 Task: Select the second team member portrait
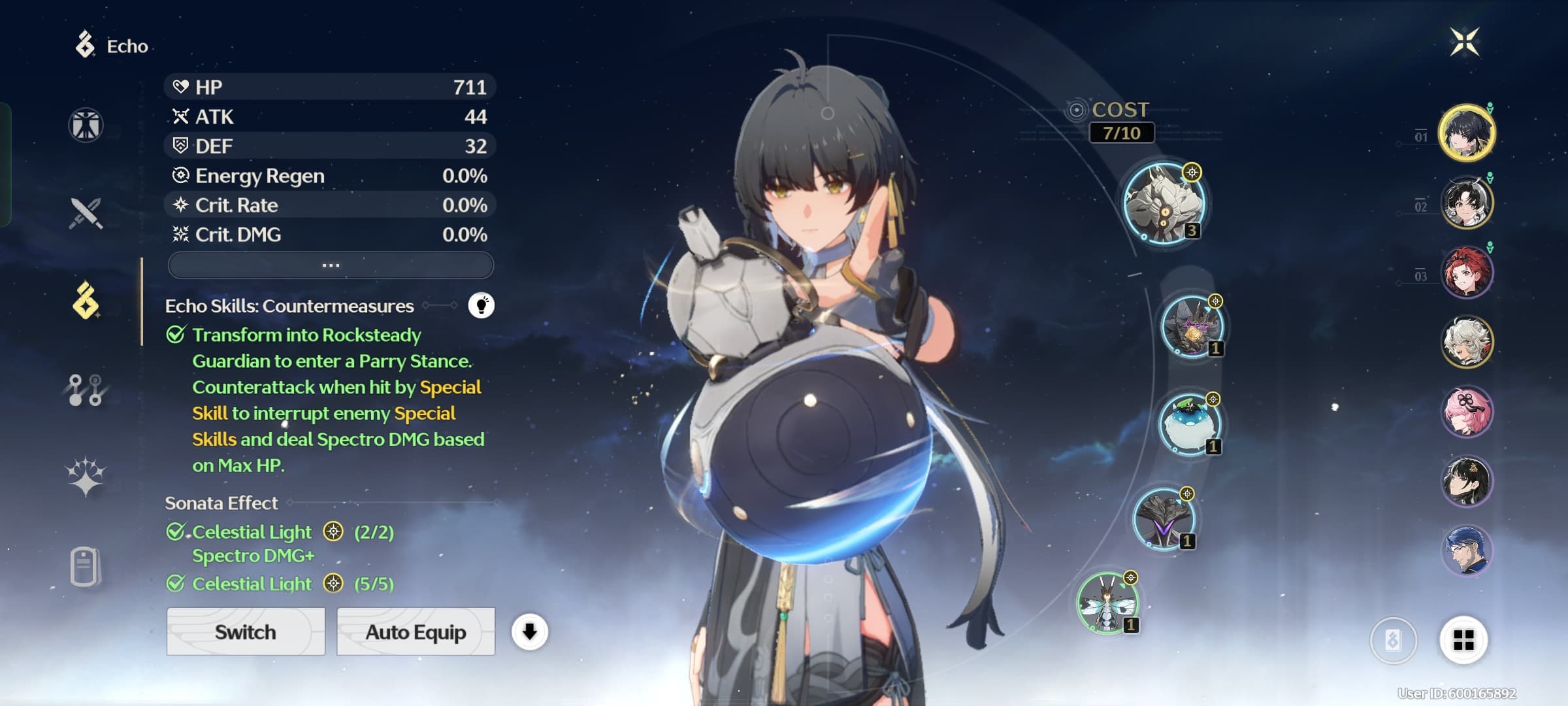(x=1467, y=203)
